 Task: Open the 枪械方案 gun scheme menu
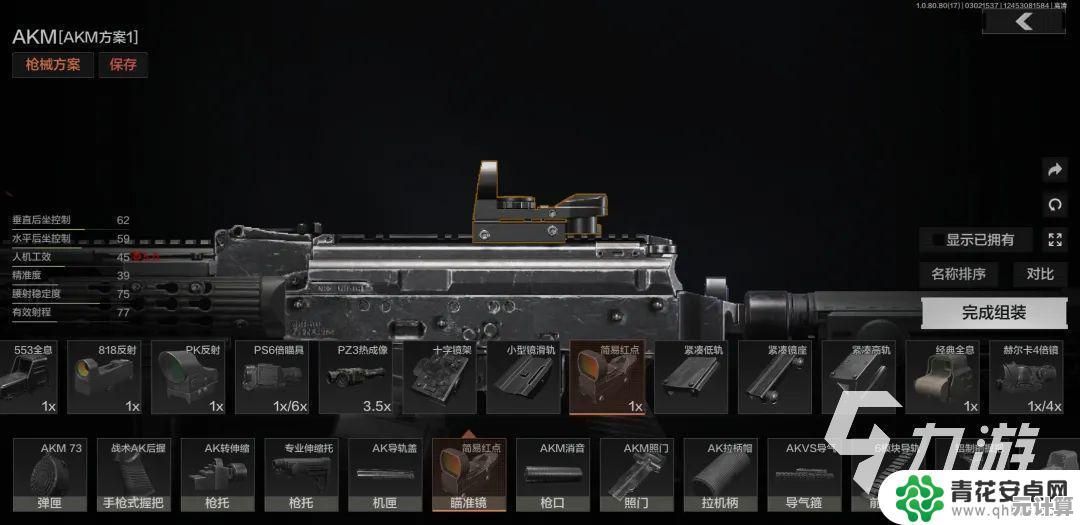[x=53, y=65]
